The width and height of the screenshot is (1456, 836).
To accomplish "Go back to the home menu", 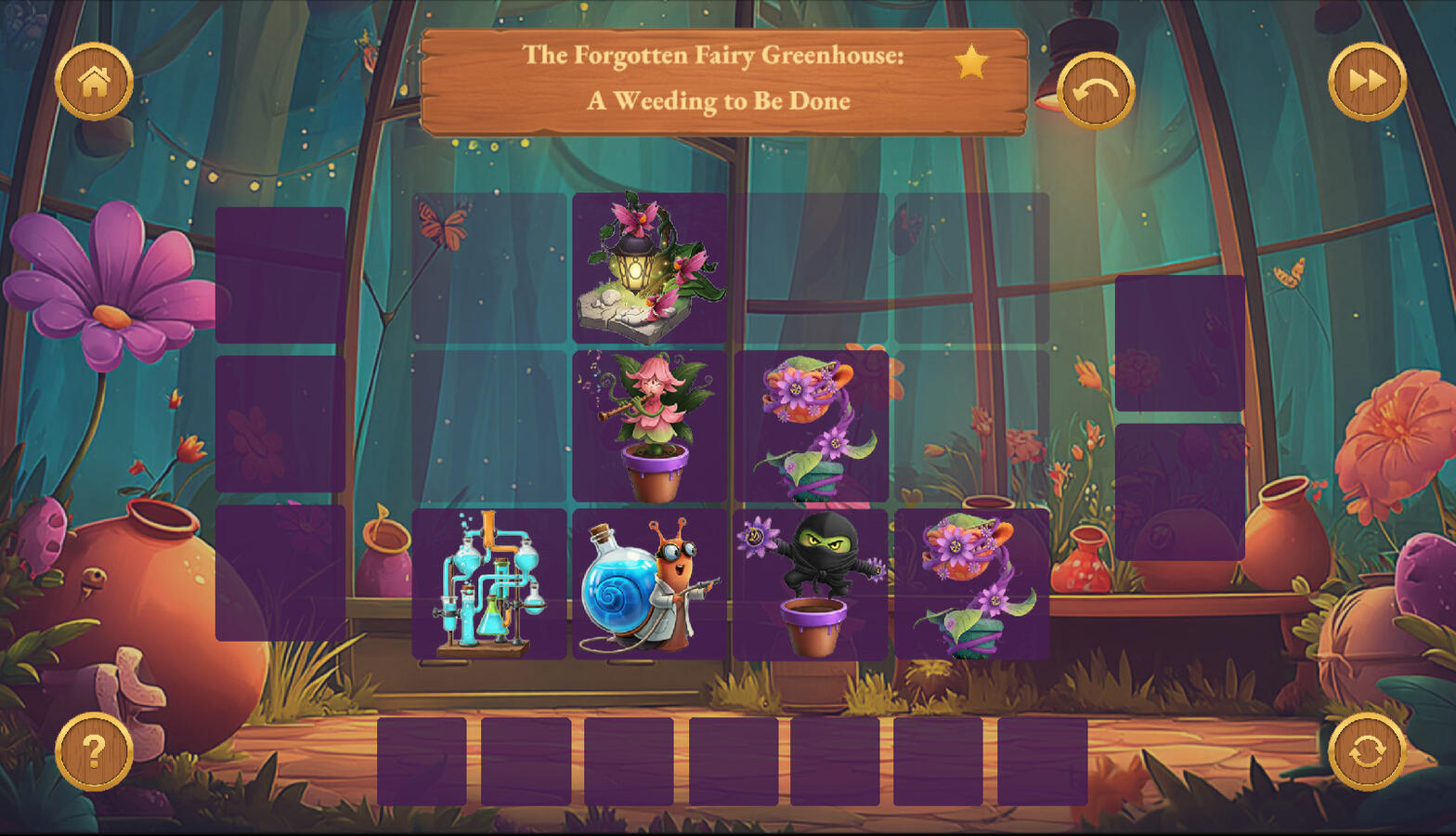I will (94, 82).
